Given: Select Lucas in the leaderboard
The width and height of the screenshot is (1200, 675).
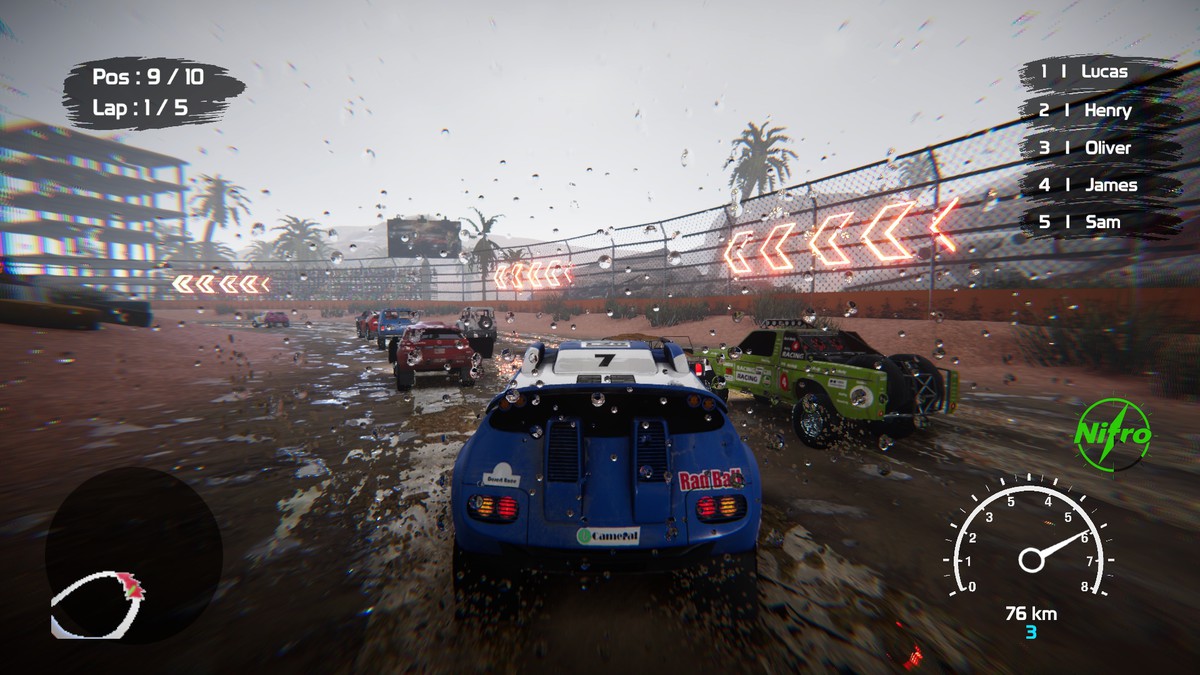Looking at the screenshot, I should 1095,72.
